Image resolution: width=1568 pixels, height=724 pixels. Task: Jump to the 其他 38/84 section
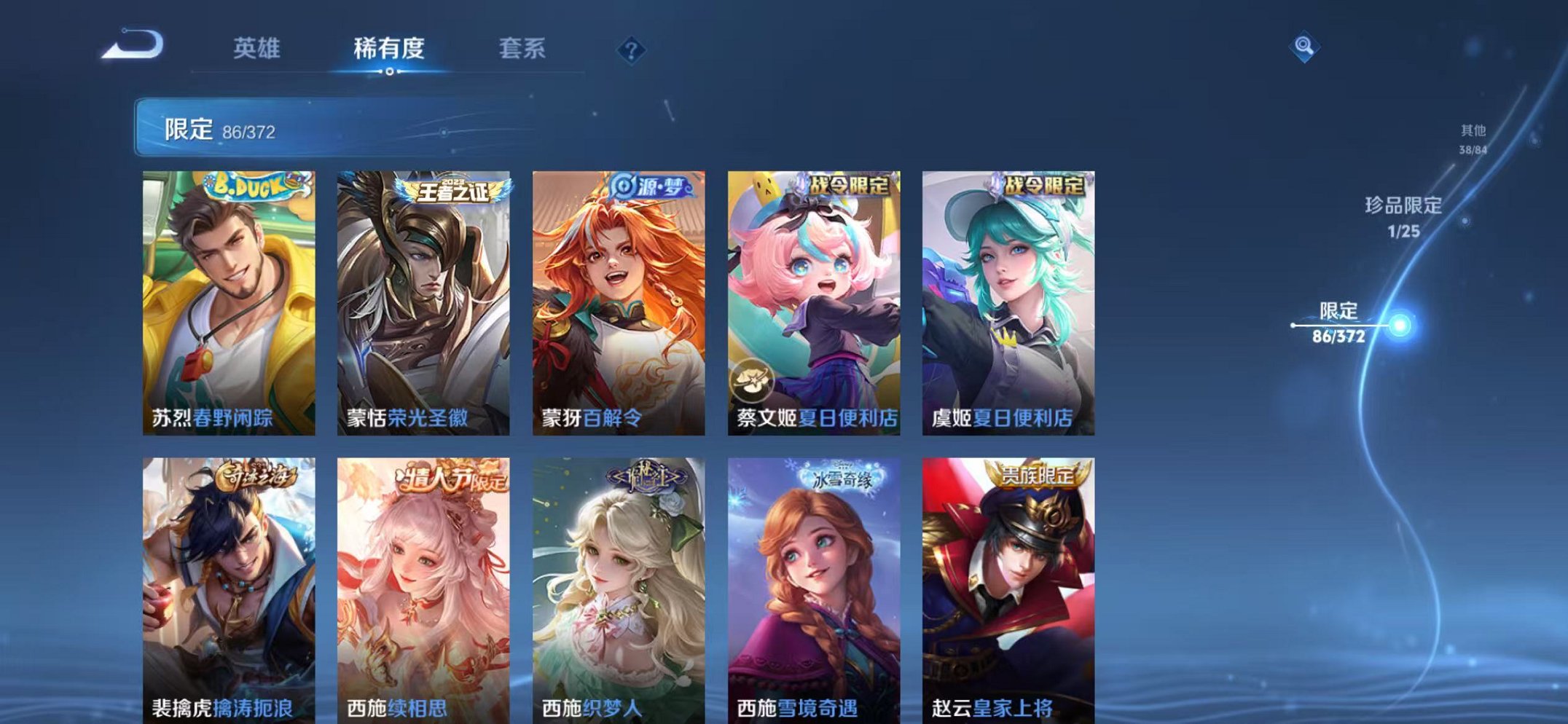tap(1472, 138)
